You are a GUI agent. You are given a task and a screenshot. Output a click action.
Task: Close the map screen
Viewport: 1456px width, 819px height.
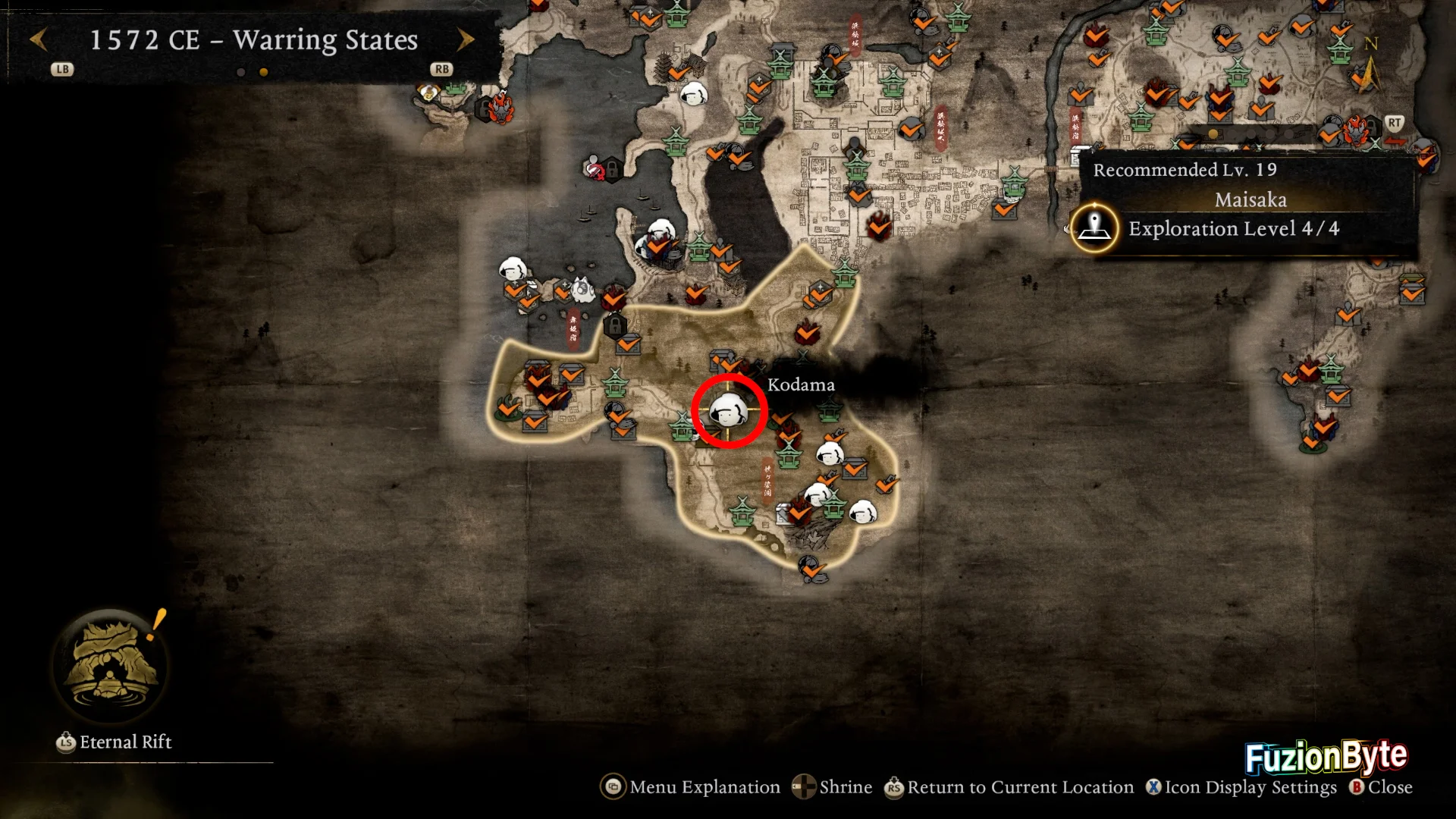pyautogui.click(x=1381, y=787)
